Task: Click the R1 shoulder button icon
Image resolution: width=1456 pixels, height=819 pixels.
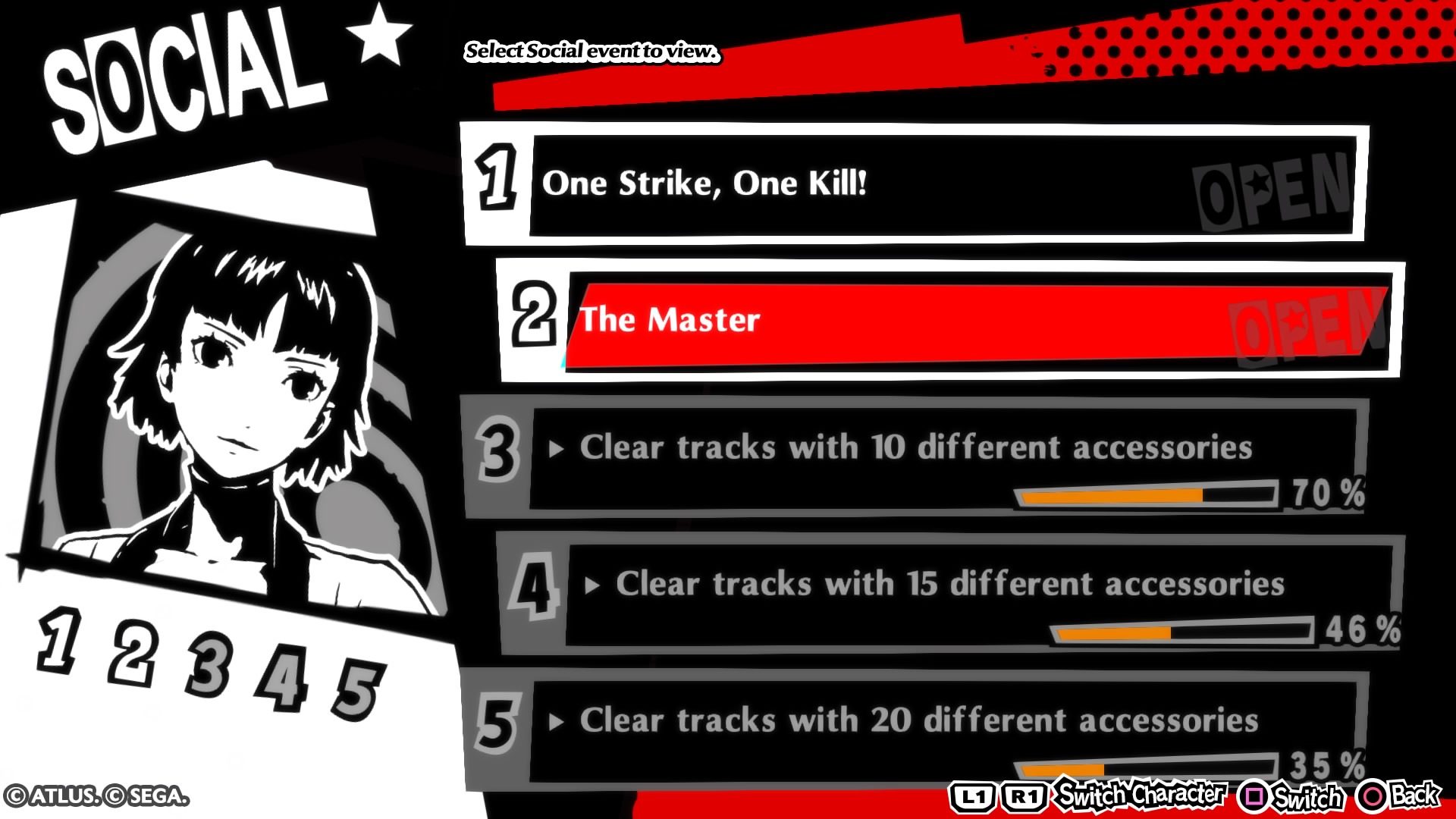Action: pos(1025,796)
